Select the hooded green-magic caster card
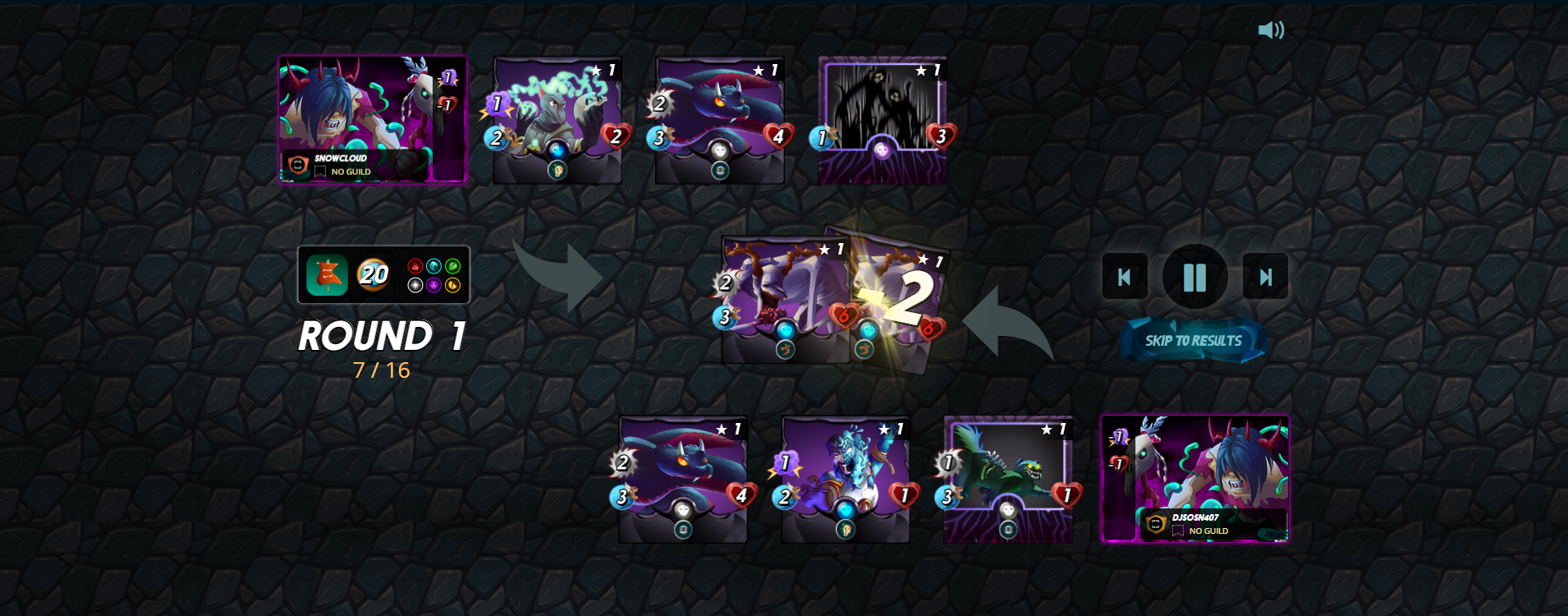 [x=557, y=119]
